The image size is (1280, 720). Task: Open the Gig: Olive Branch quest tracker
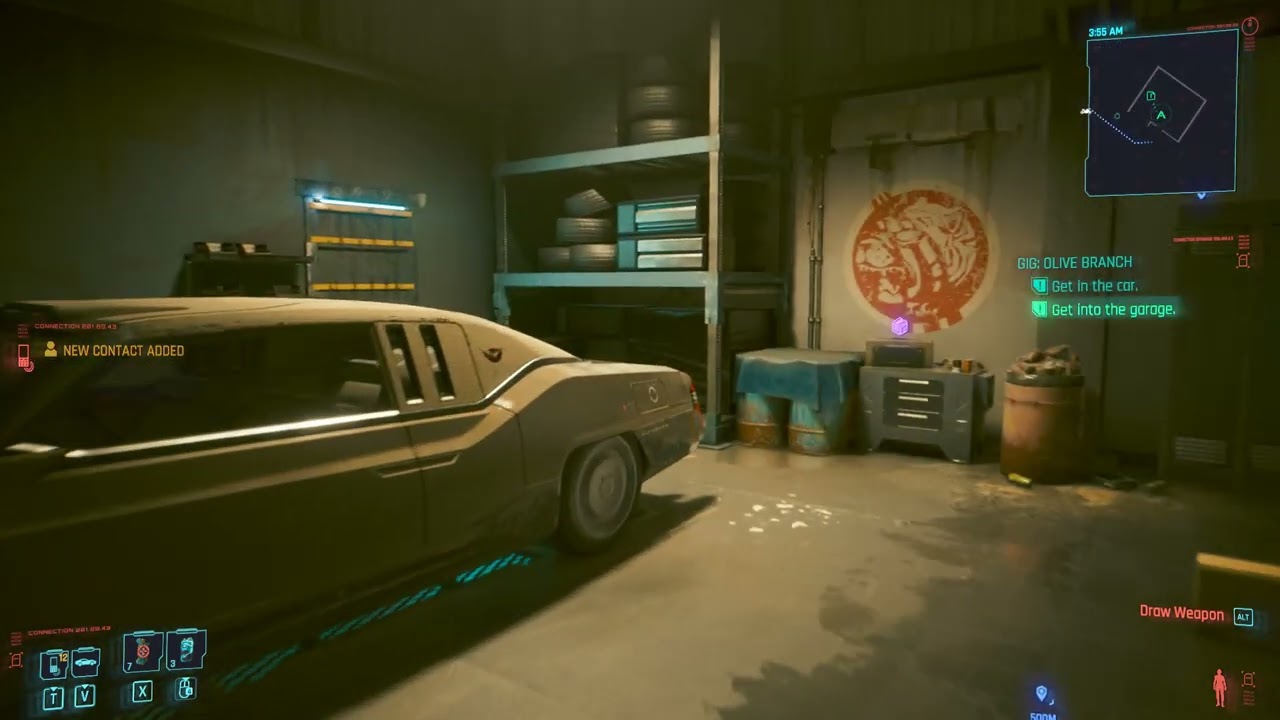1074,262
